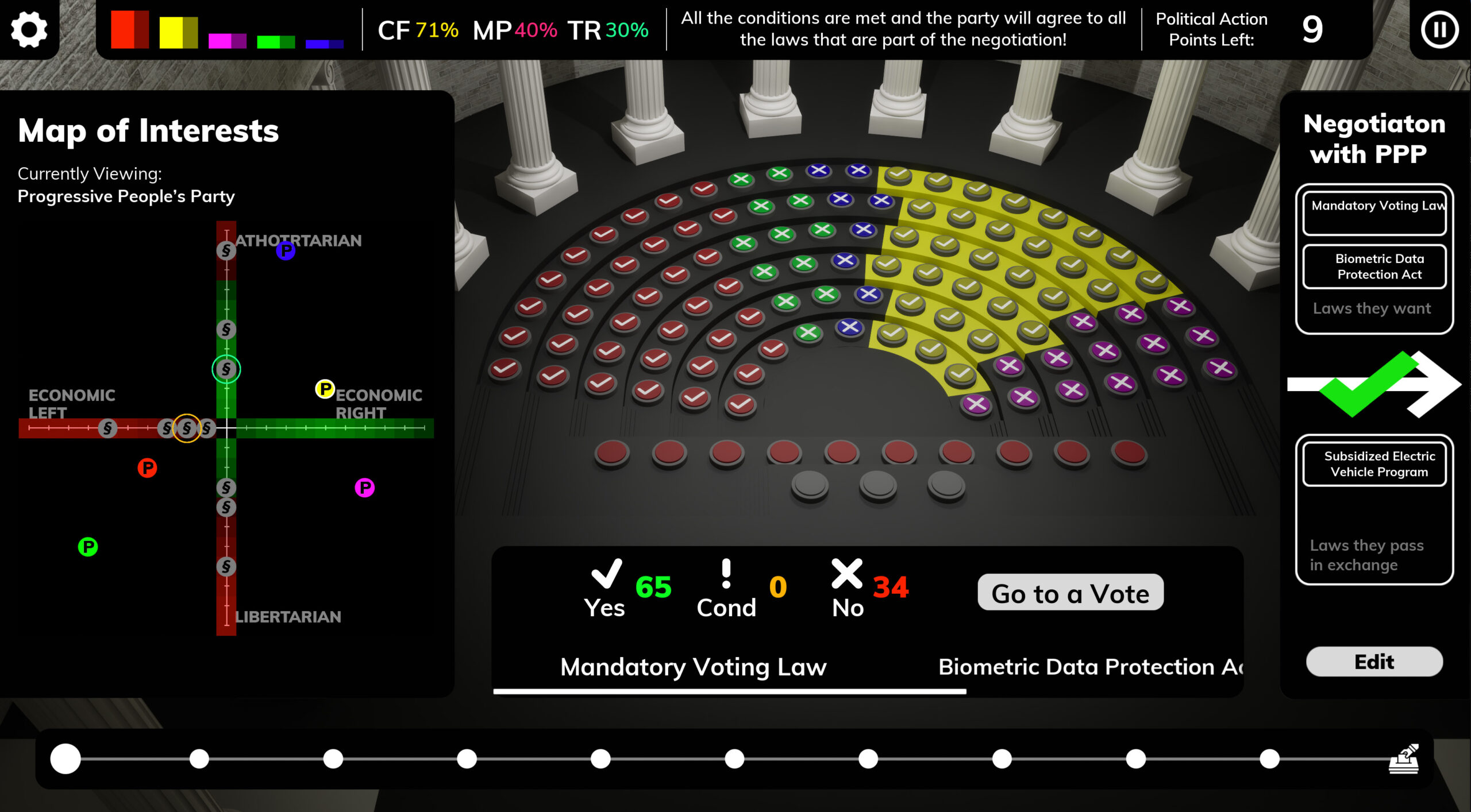Click the yellow party marker on the map
The width and height of the screenshot is (1471, 812).
pos(325,389)
